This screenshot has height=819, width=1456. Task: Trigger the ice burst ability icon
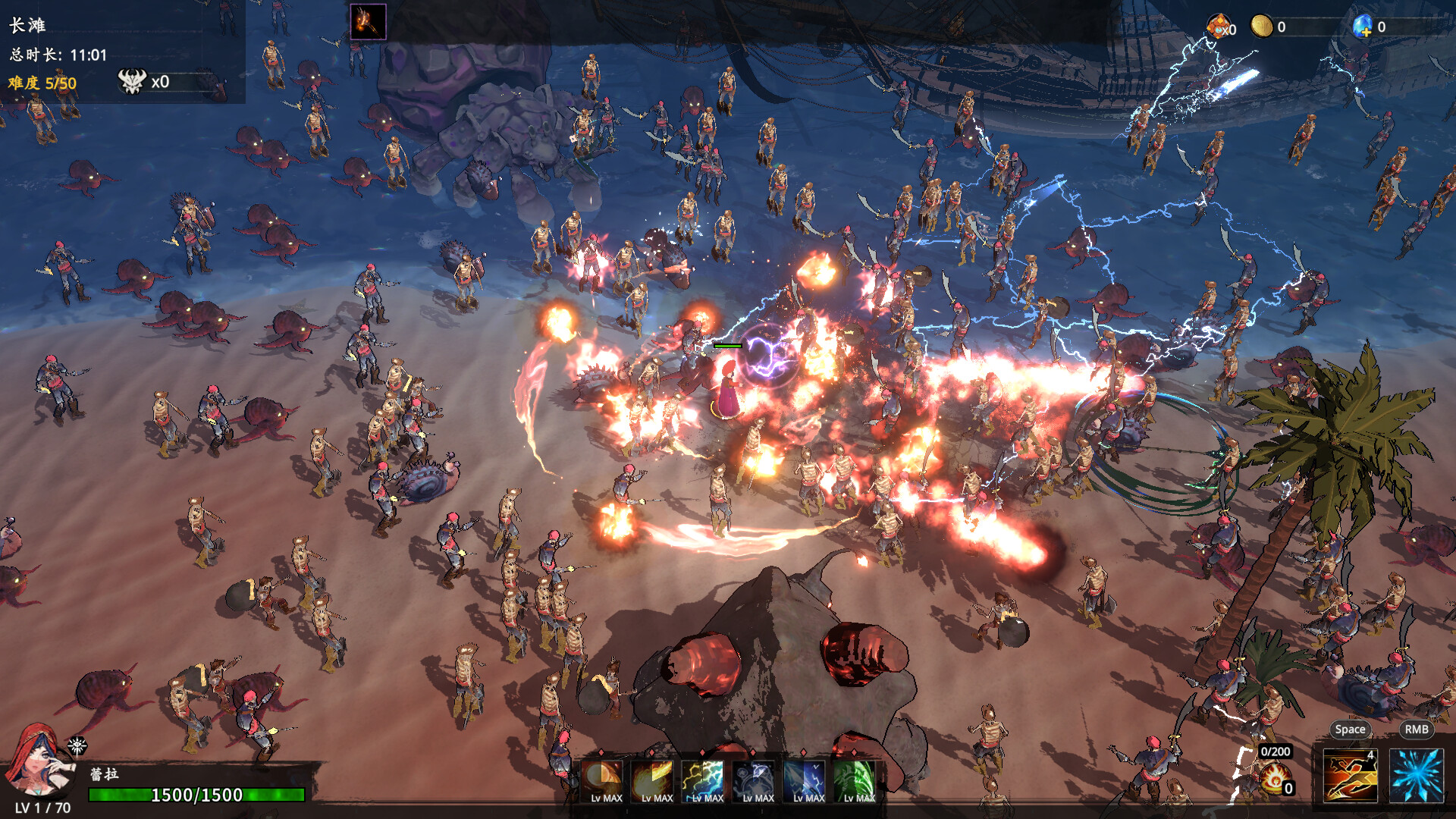click(x=1416, y=775)
